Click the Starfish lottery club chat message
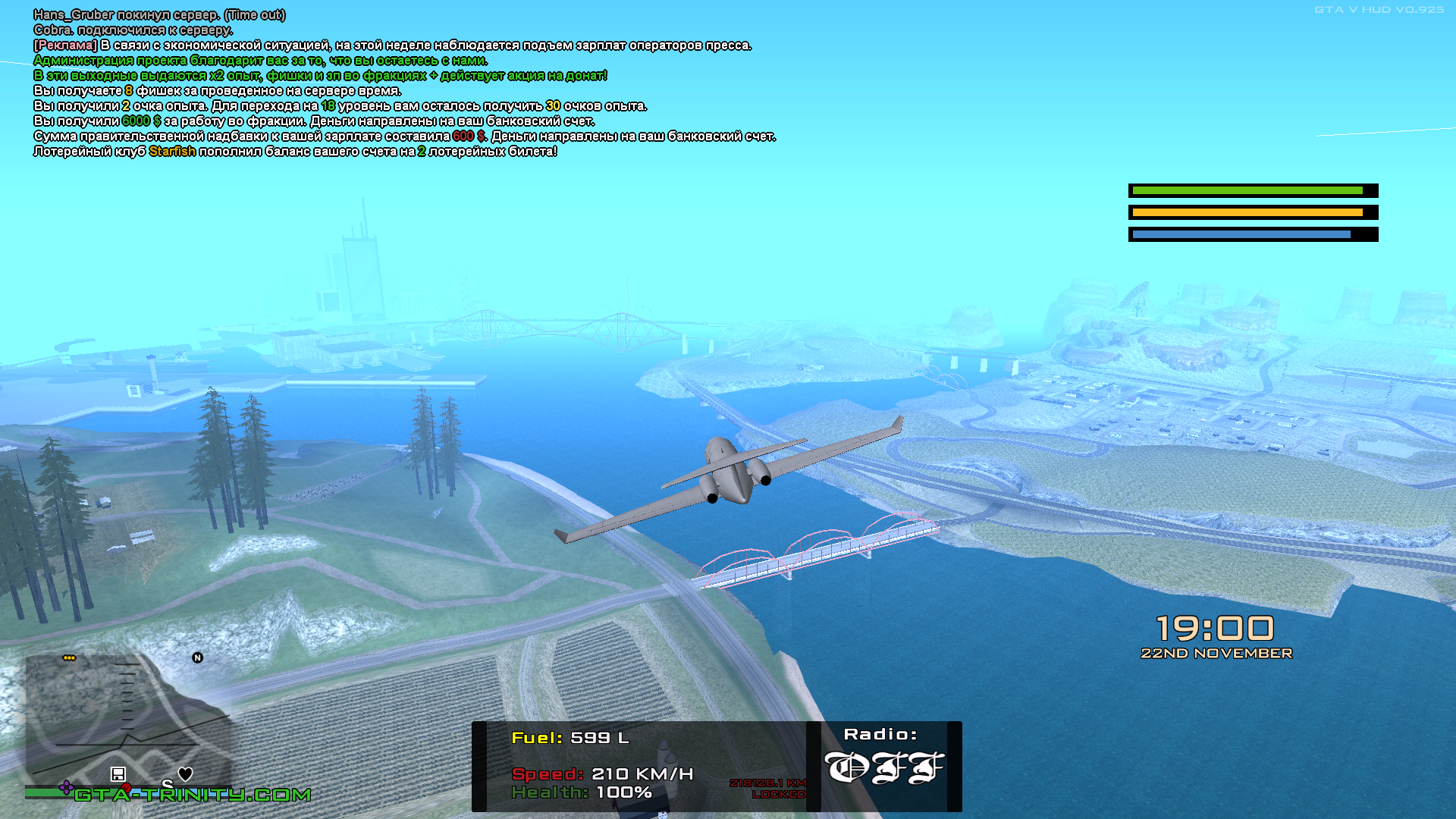 [x=296, y=152]
